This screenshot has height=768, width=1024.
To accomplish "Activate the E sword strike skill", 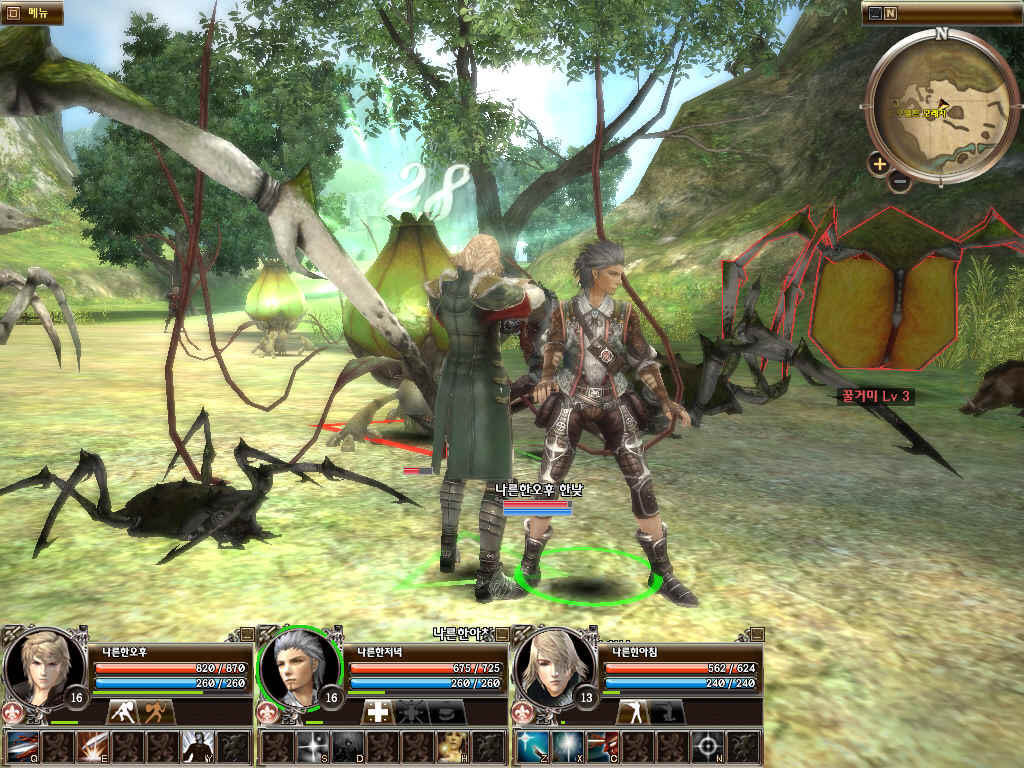I will [92, 747].
